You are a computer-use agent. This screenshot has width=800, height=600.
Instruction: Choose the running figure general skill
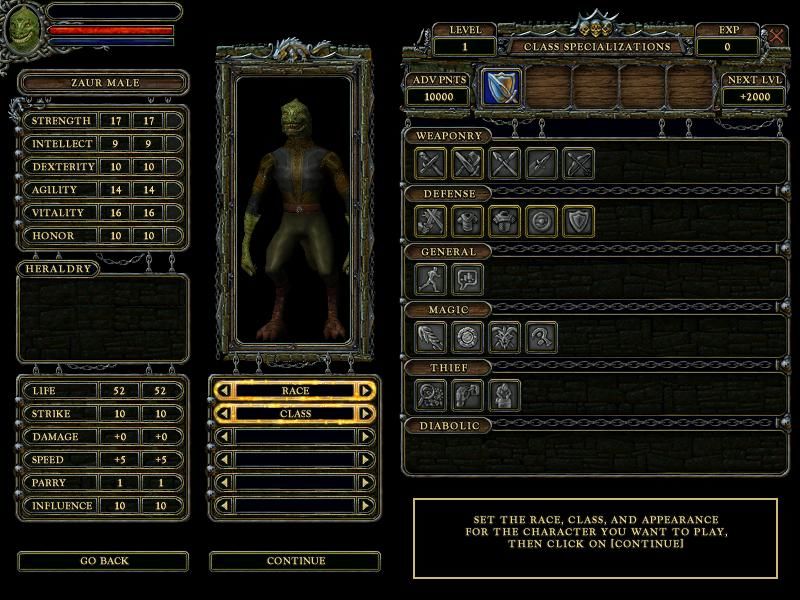click(x=431, y=278)
